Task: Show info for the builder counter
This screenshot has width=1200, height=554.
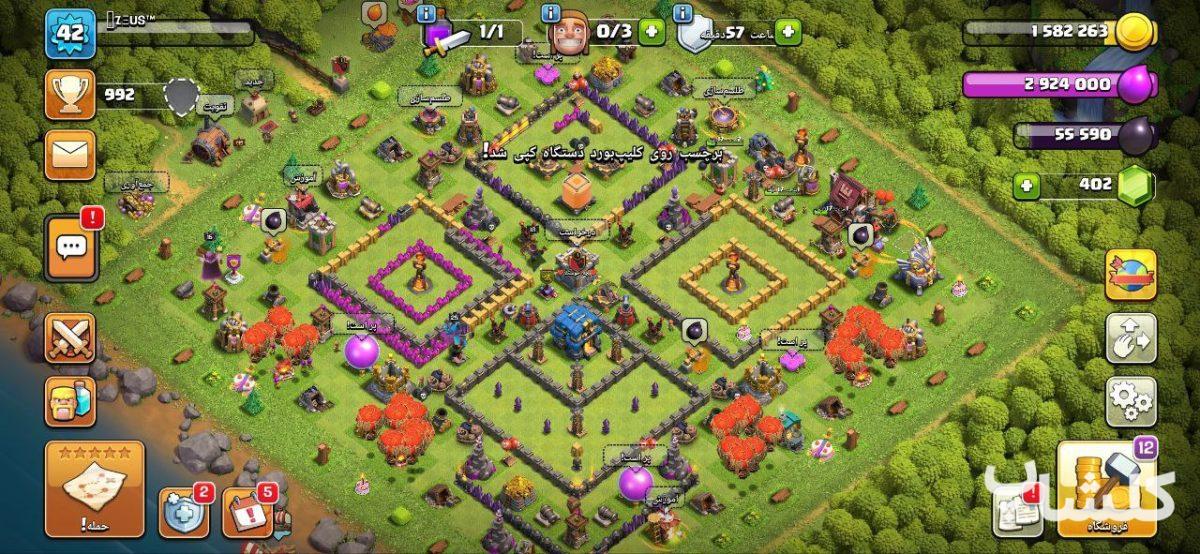Action: coord(550,13)
